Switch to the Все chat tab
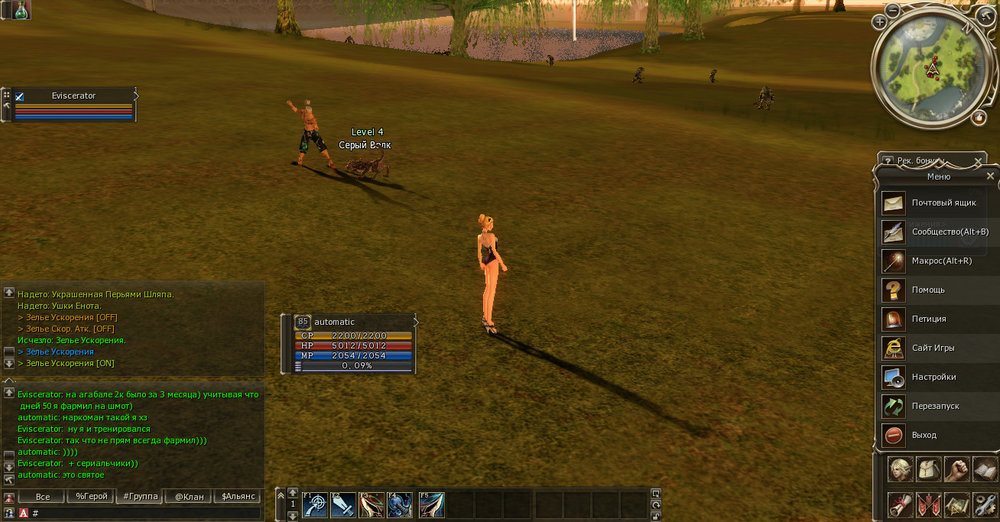Viewport: 1000px width, 522px height. point(42,496)
